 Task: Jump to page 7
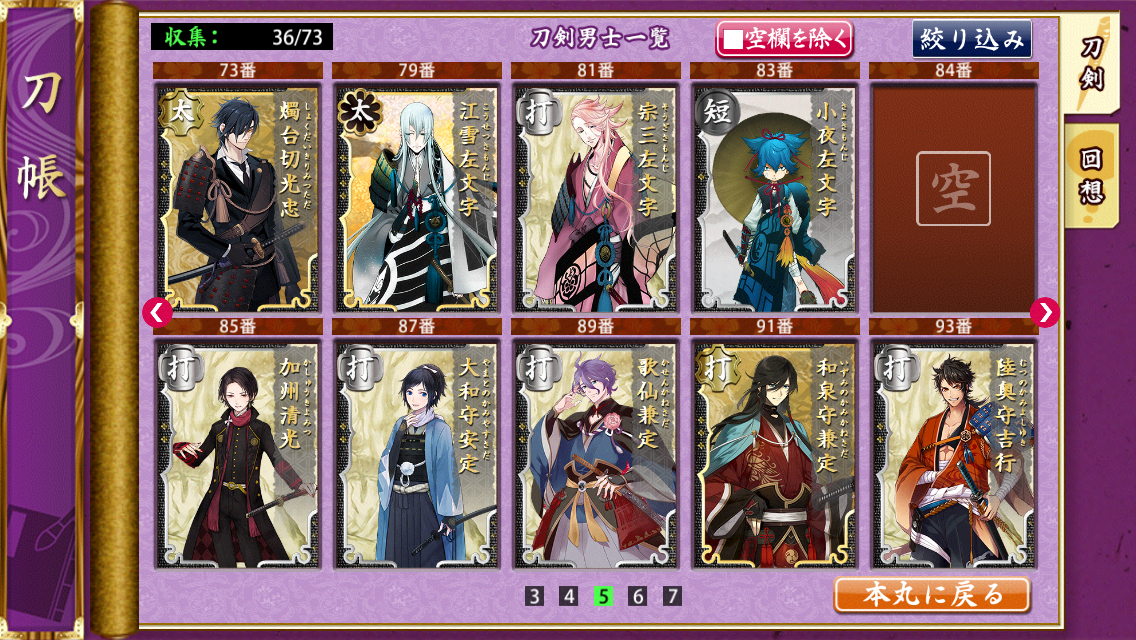click(x=672, y=596)
